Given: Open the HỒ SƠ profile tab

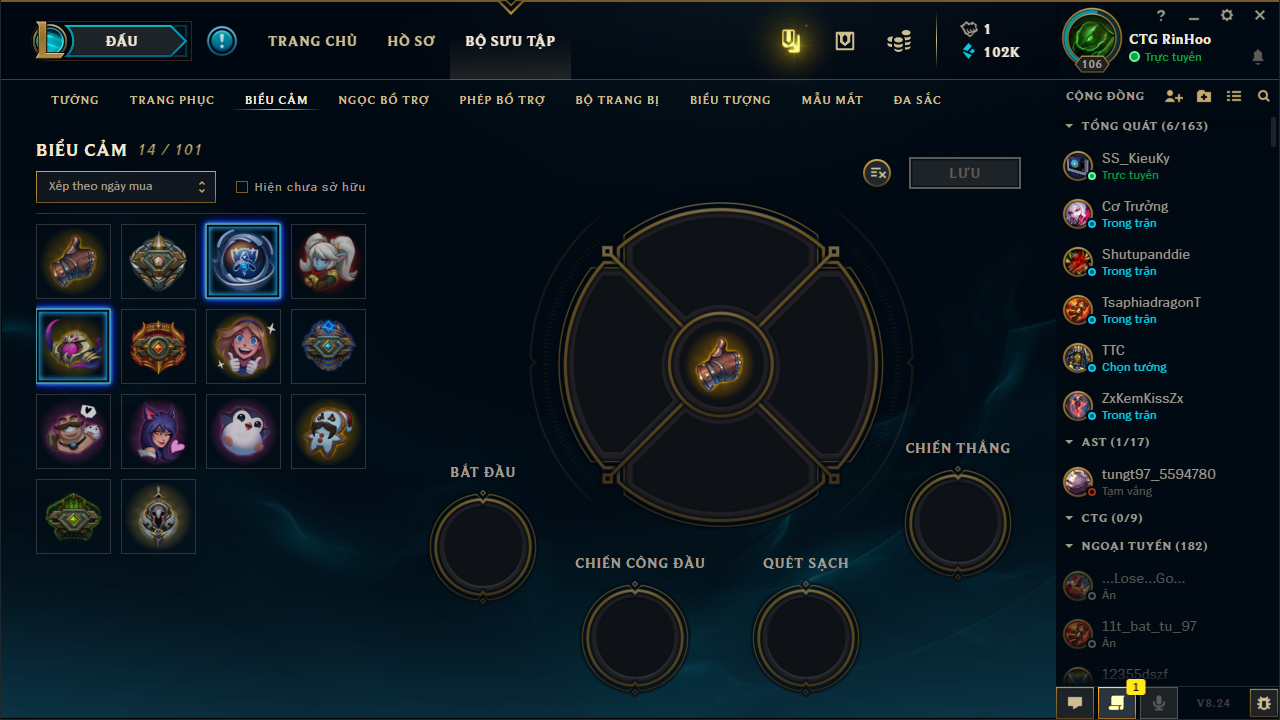Looking at the screenshot, I should [x=411, y=41].
